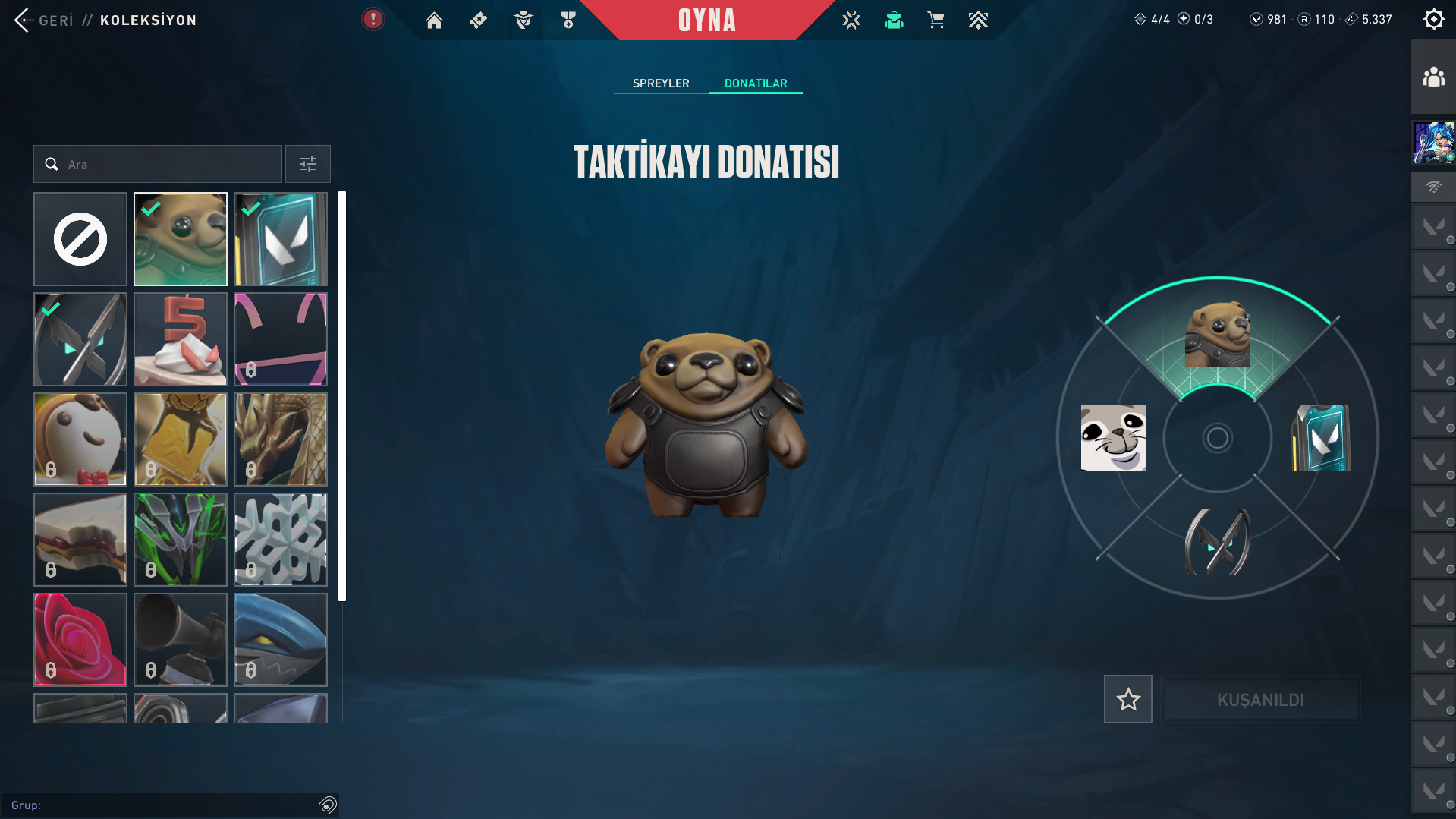Viewport: 1456px width, 819px height.
Task: Start a match with the OYNA button
Action: tap(706, 20)
